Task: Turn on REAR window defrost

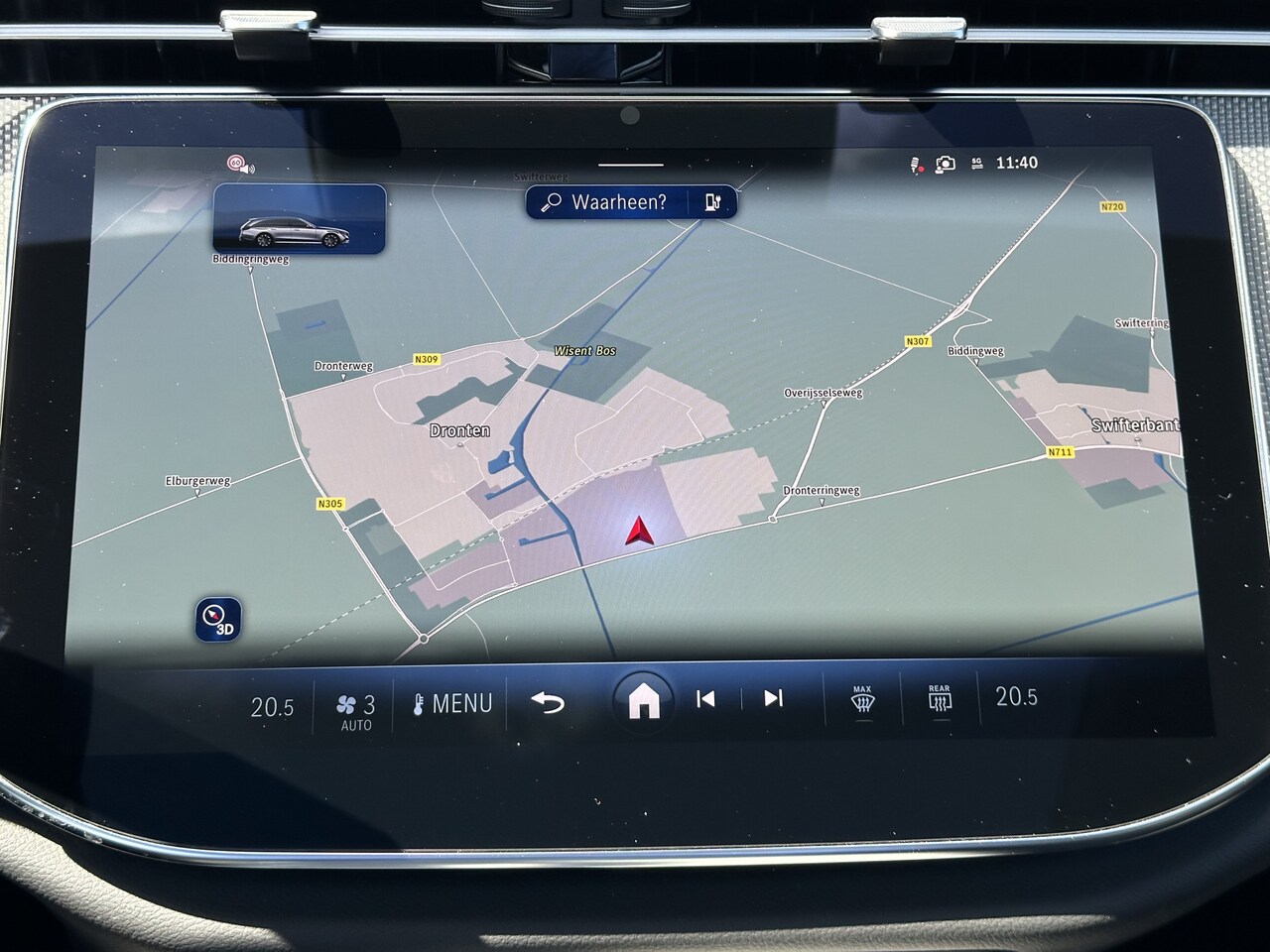Action: point(939,698)
